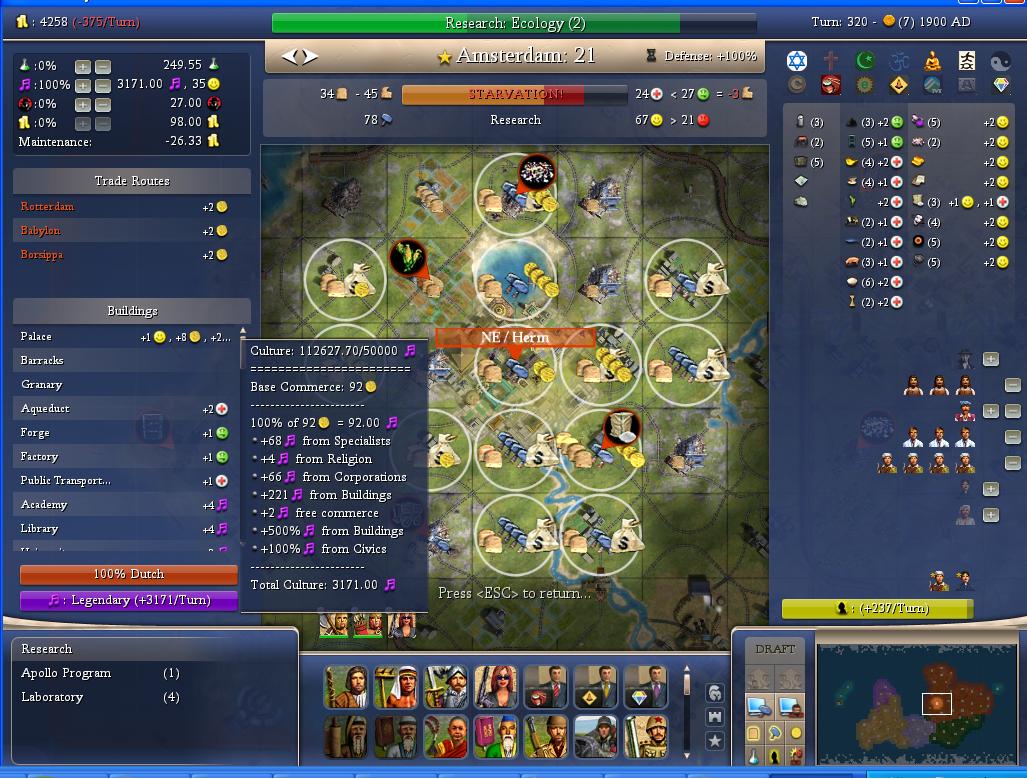Click the Starvation food bar
The image size is (1027, 779).
514,94
